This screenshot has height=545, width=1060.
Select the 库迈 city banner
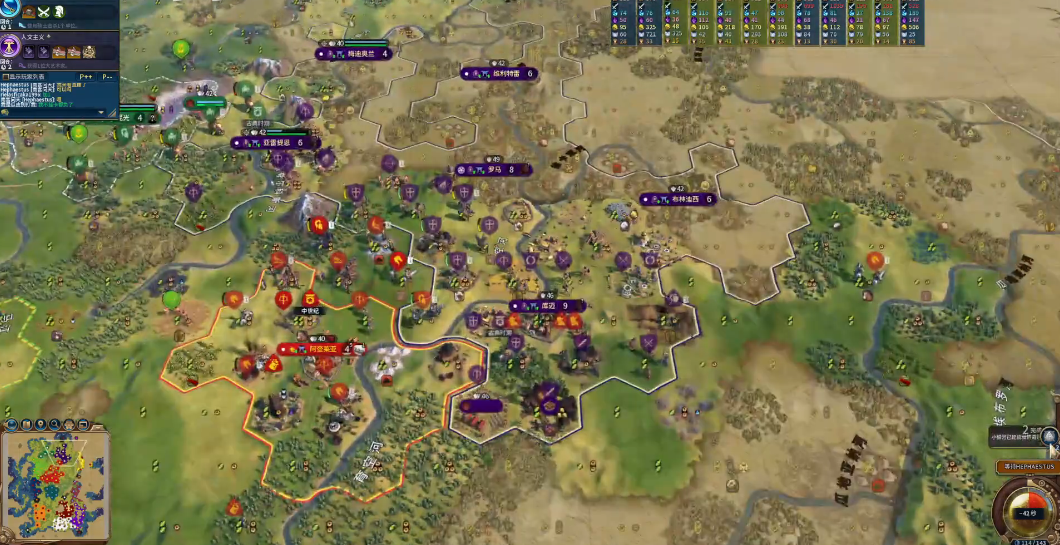point(545,306)
